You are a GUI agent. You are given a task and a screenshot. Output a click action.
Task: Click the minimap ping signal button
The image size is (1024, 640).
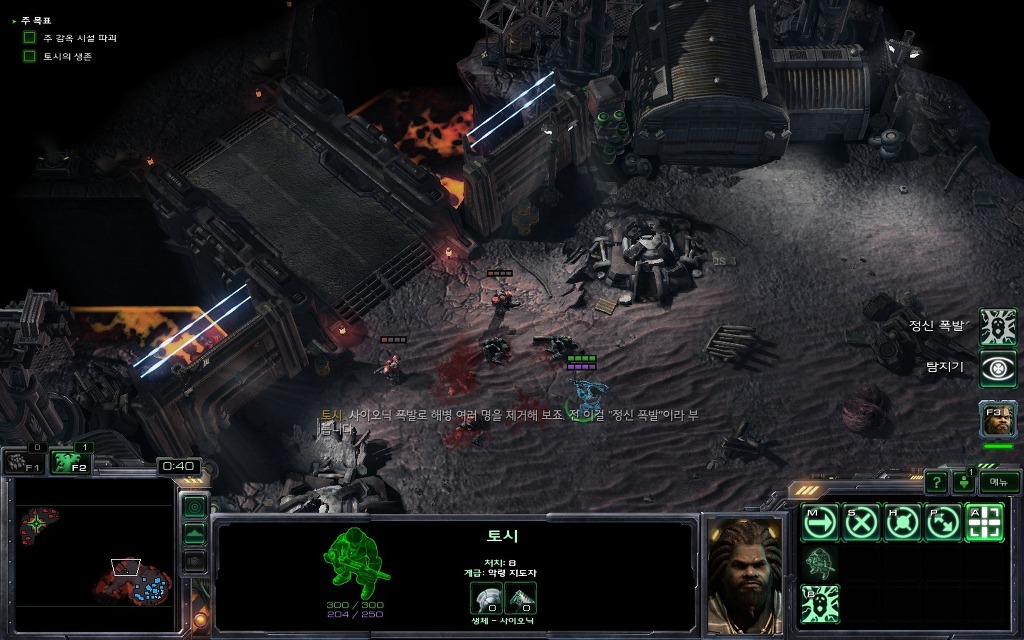[195, 506]
